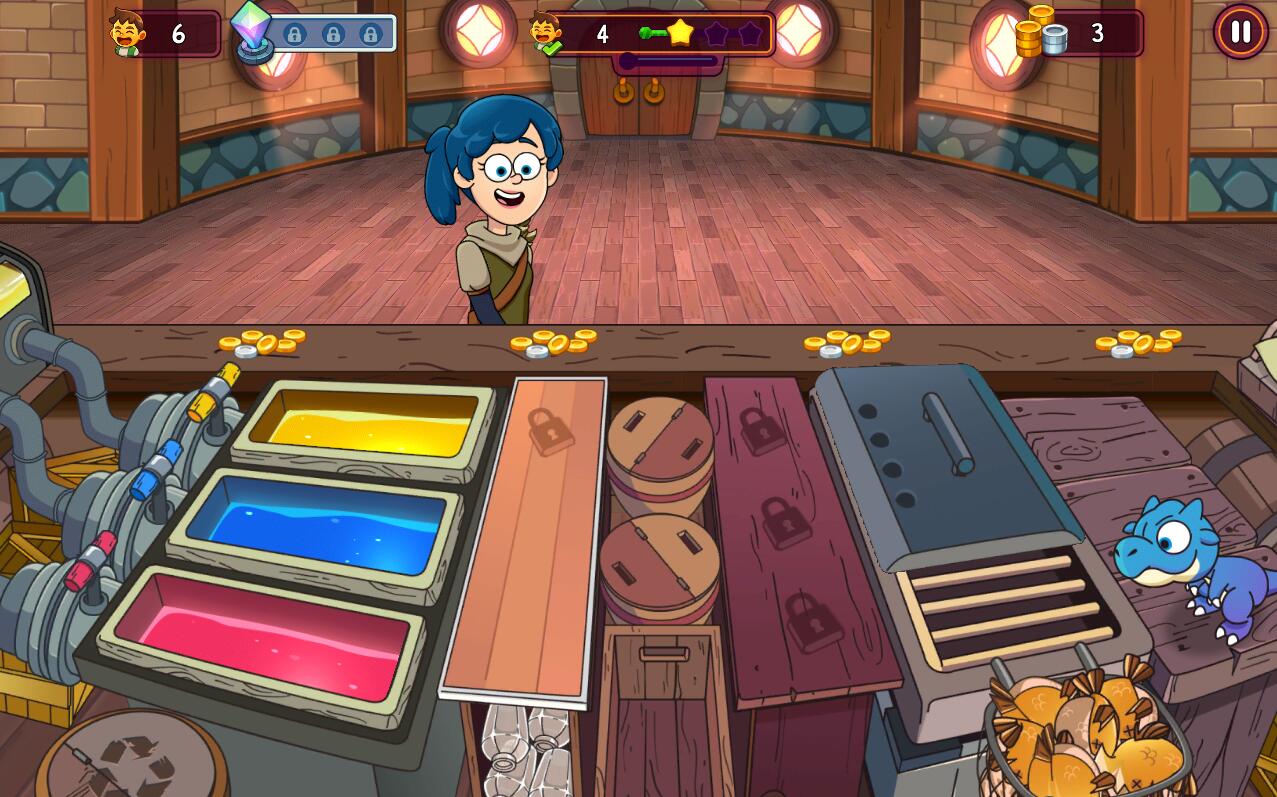Image resolution: width=1277 pixels, height=797 pixels.
Task: Choose the blue potion vat
Action: 318,523
